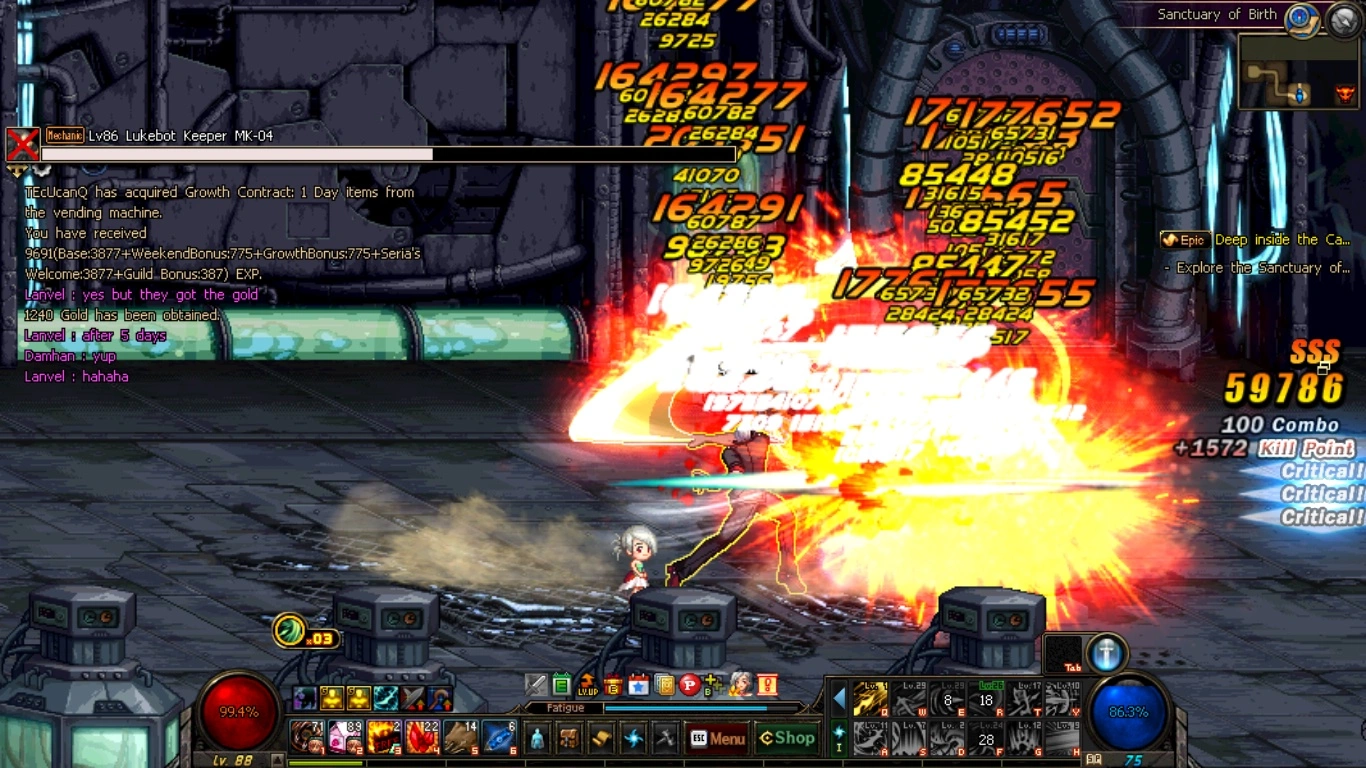Image resolution: width=1366 pixels, height=768 pixels.
Task: Click the grey arrow button beside the compass
Action: pyautogui.click(x=1343, y=20)
